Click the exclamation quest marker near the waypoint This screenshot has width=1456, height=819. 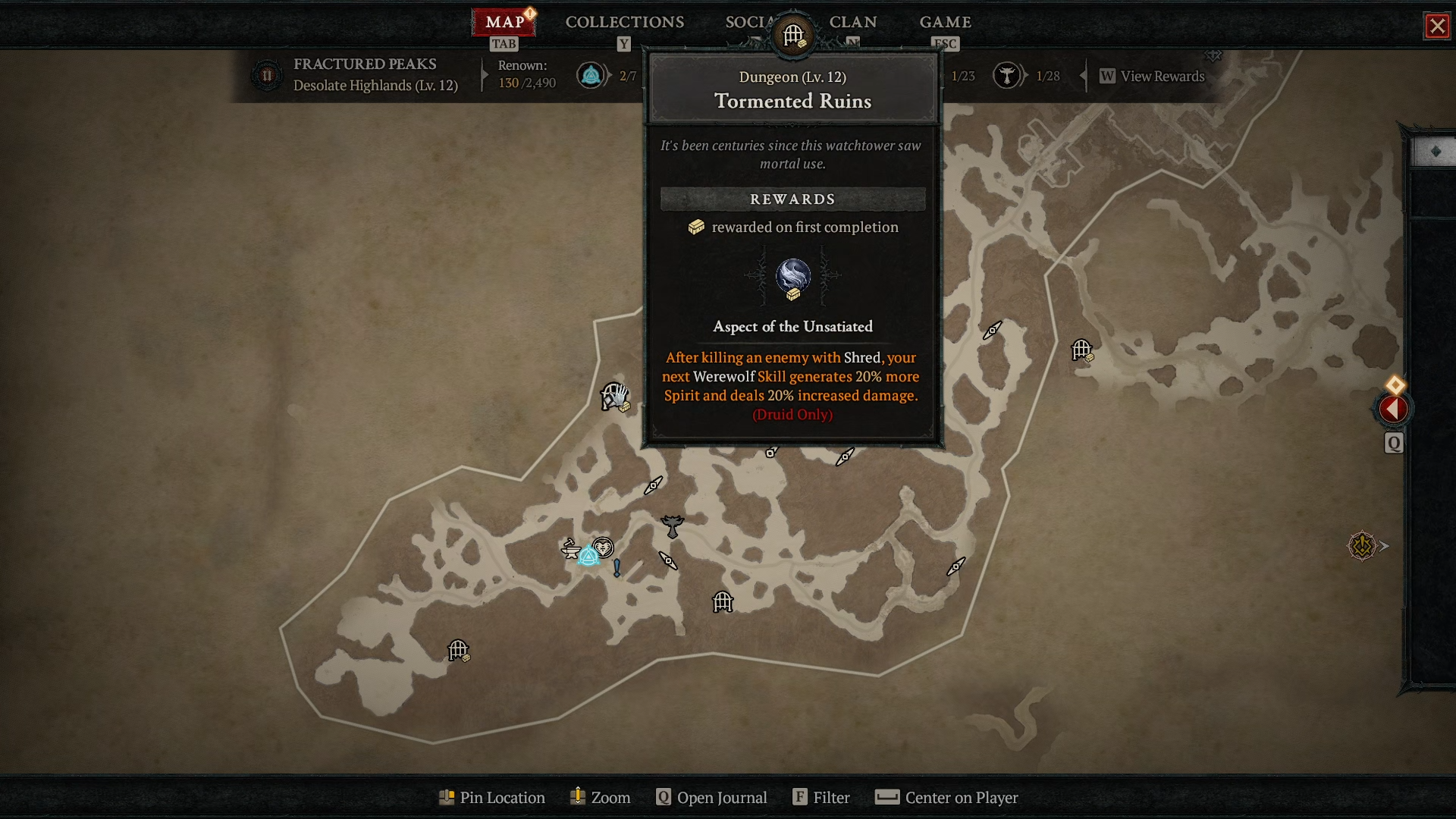(x=617, y=567)
